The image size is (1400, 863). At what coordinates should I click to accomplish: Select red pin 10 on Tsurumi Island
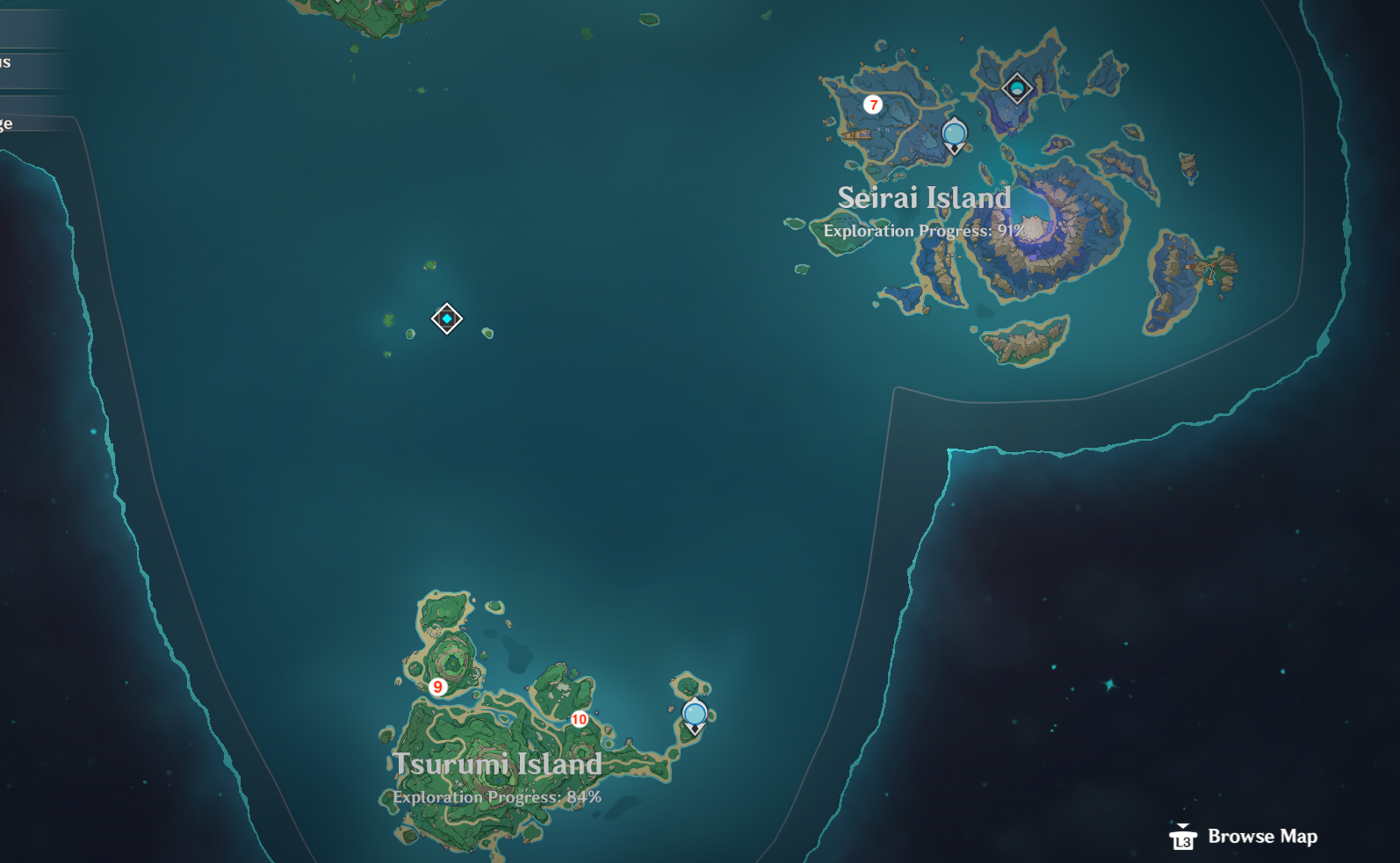click(x=580, y=720)
